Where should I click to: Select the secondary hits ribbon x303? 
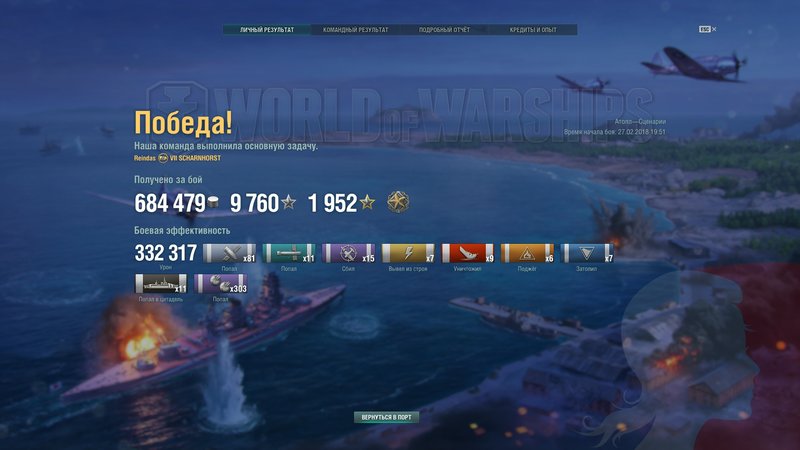(219, 284)
